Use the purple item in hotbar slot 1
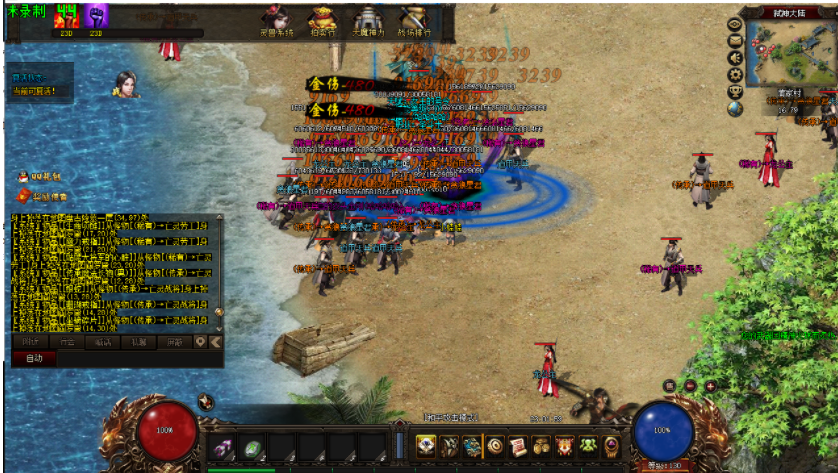 click(223, 446)
